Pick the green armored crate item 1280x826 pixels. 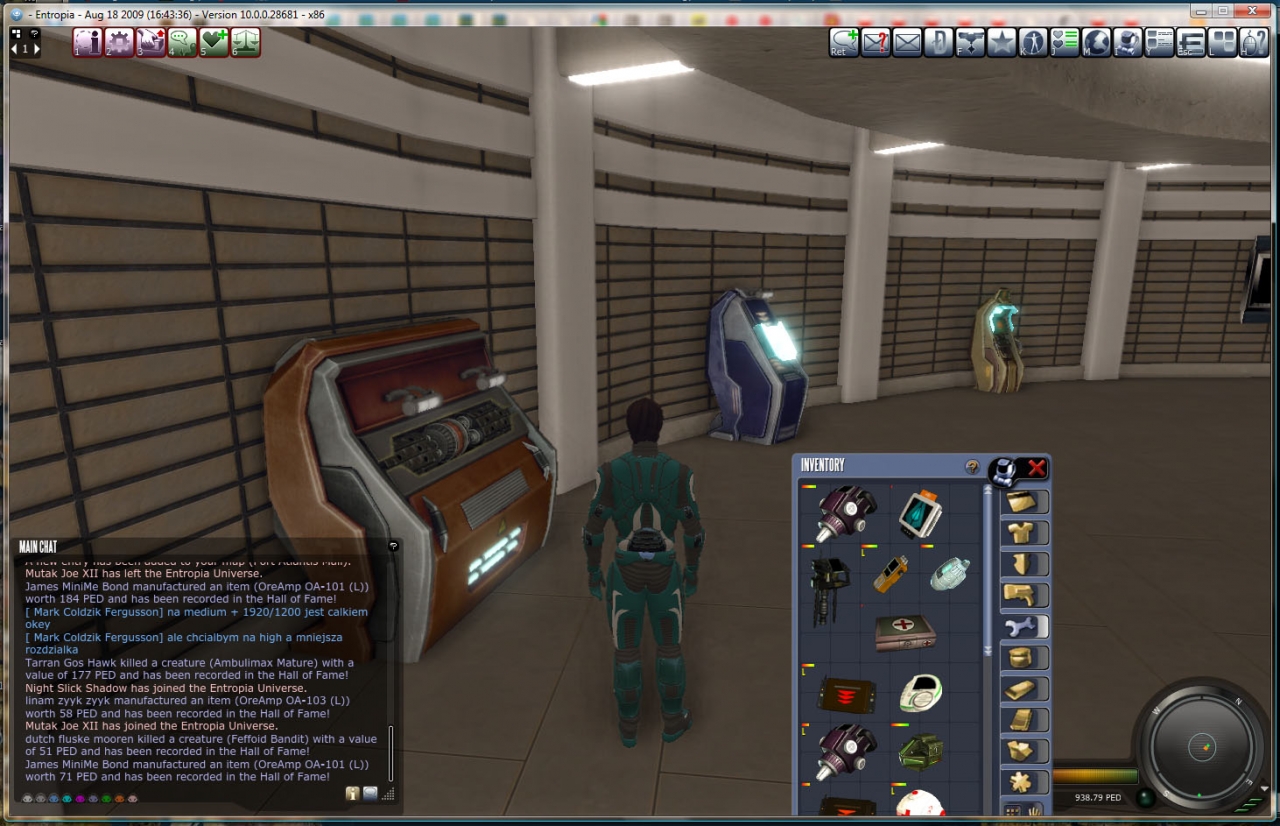pyautogui.click(x=920, y=751)
